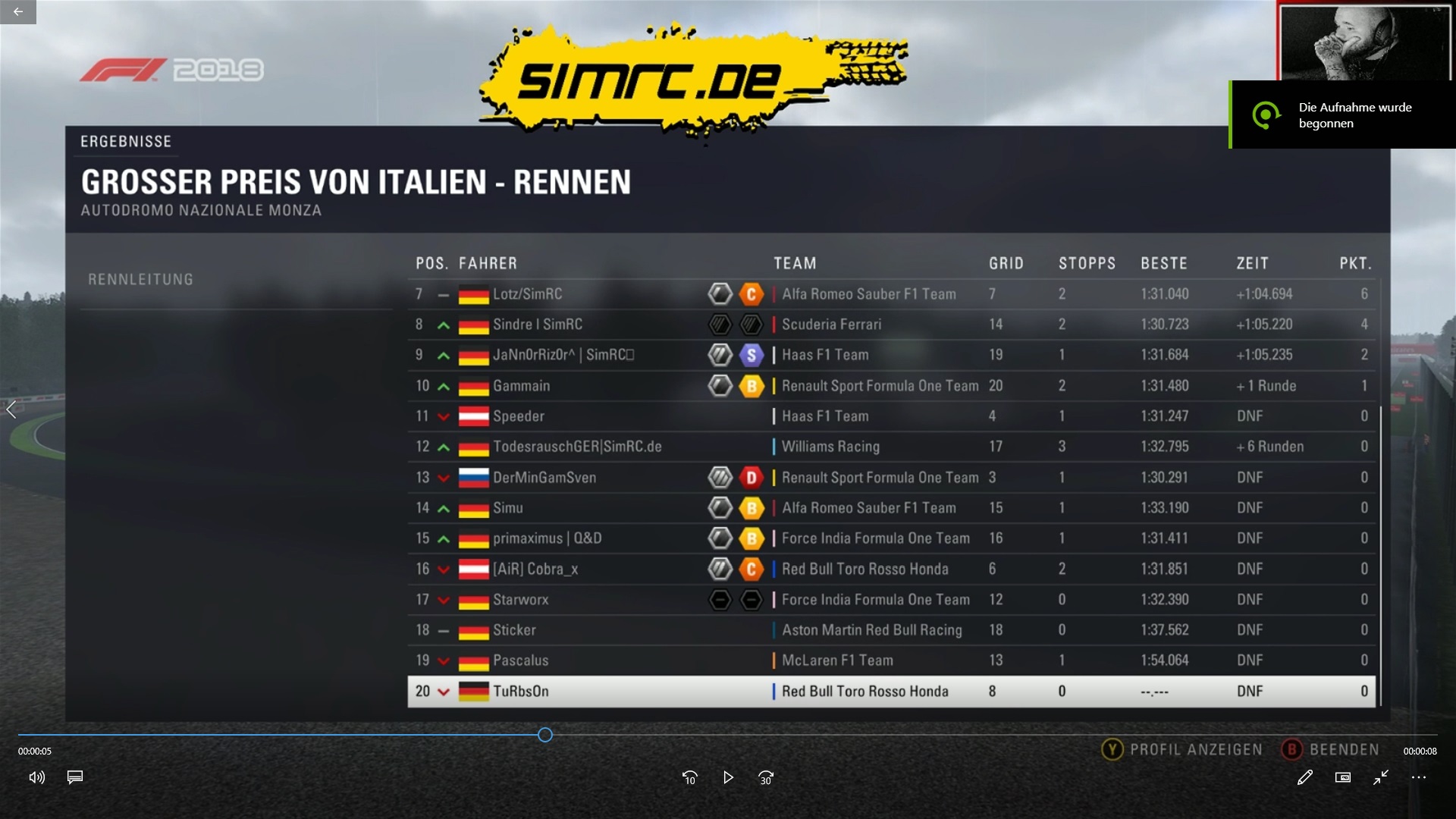Skip forward 30 seconds
Image resolution: width=1456 pixels, height=819 pixels.
766,777
